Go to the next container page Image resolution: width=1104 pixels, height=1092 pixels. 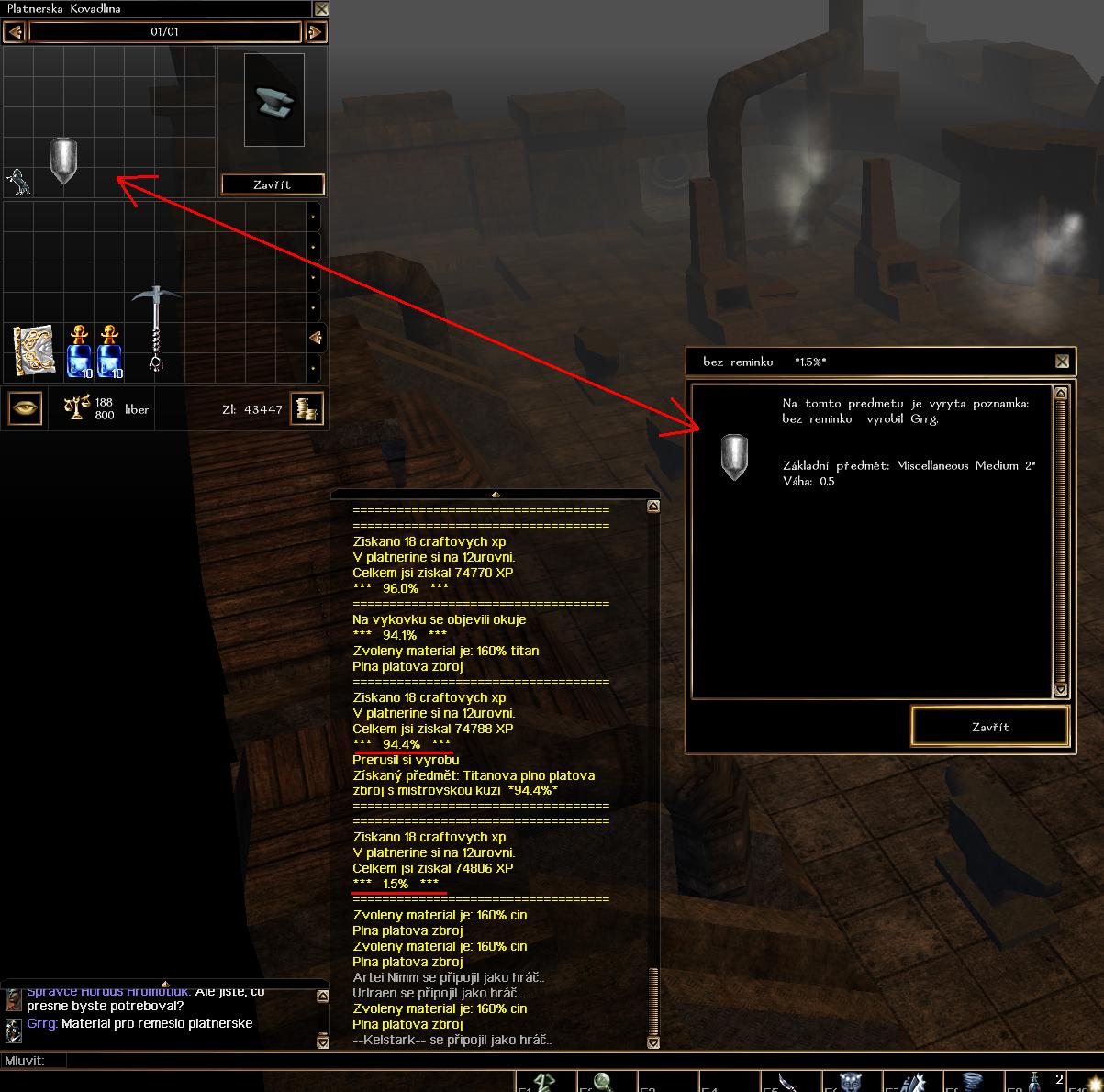pos(316,32)
